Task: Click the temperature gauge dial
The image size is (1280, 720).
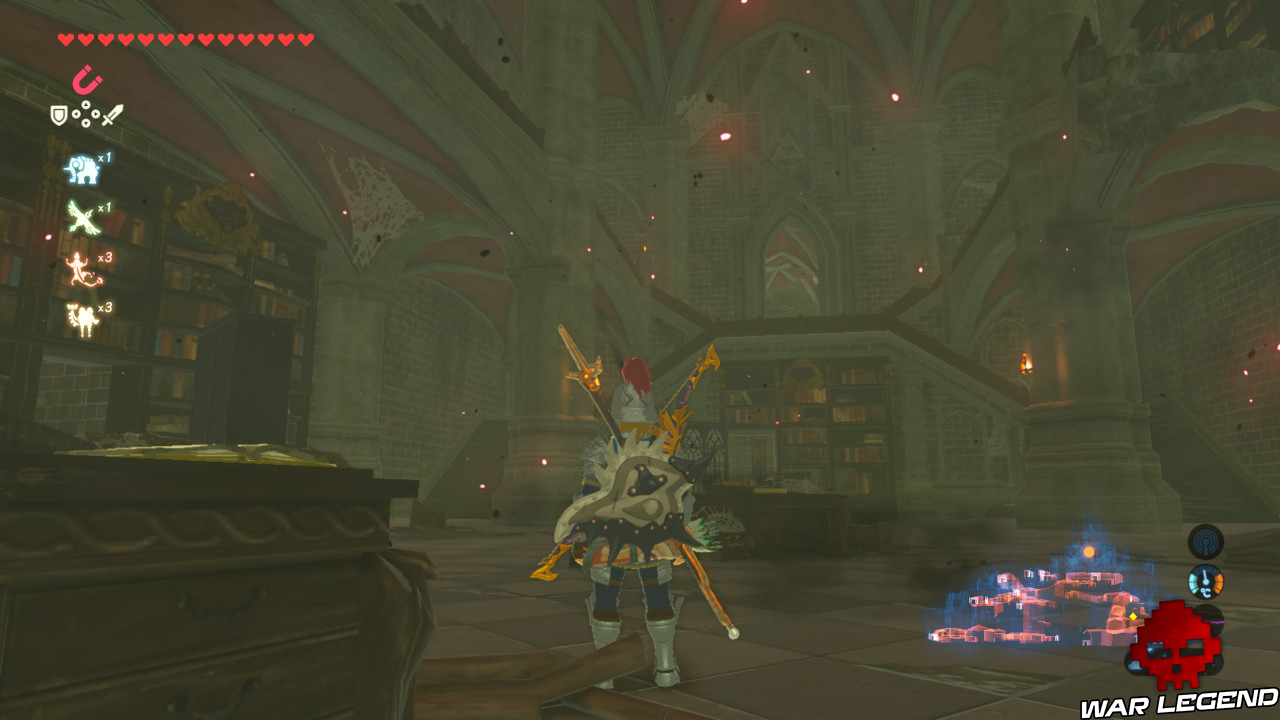Action: coord(1206,581)
